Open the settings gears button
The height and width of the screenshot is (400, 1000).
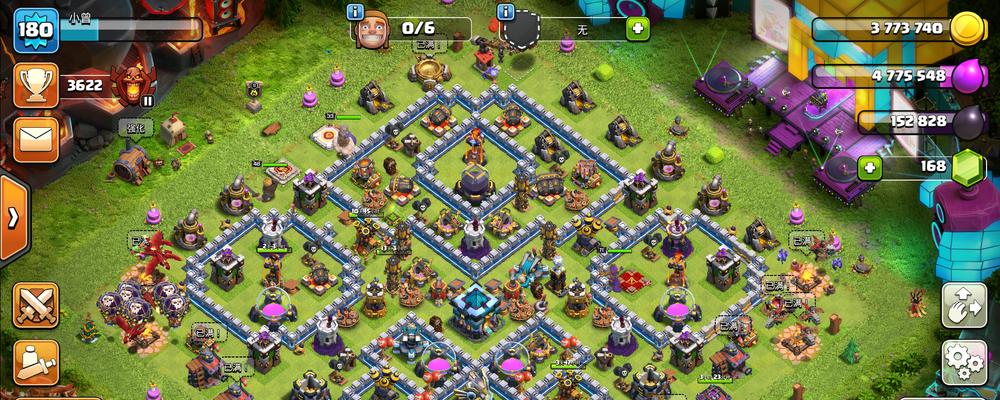click(x=964, y=362)
